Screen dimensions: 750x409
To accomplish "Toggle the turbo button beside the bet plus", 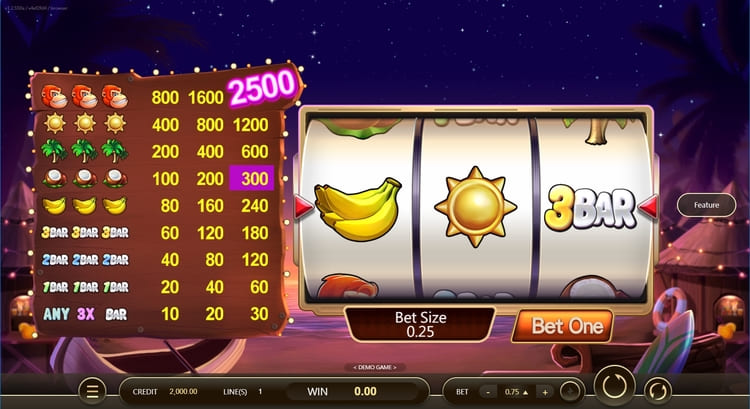I will tap(570, 391).
